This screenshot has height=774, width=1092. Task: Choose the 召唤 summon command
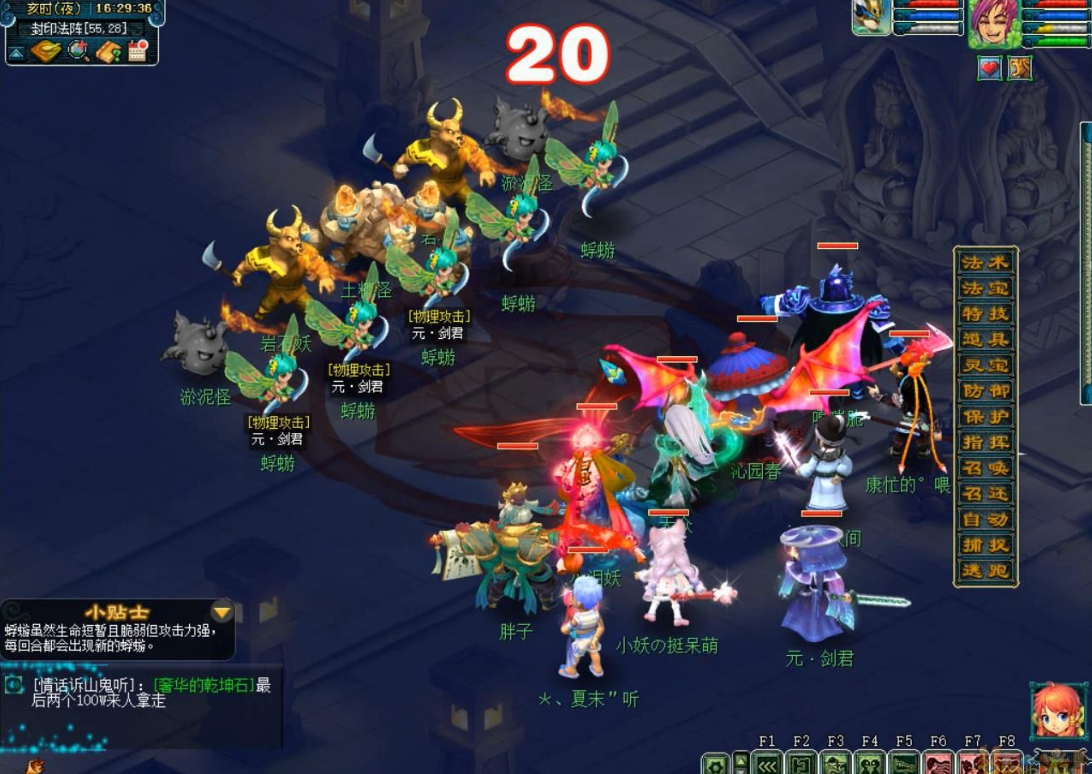pos(985,468)
